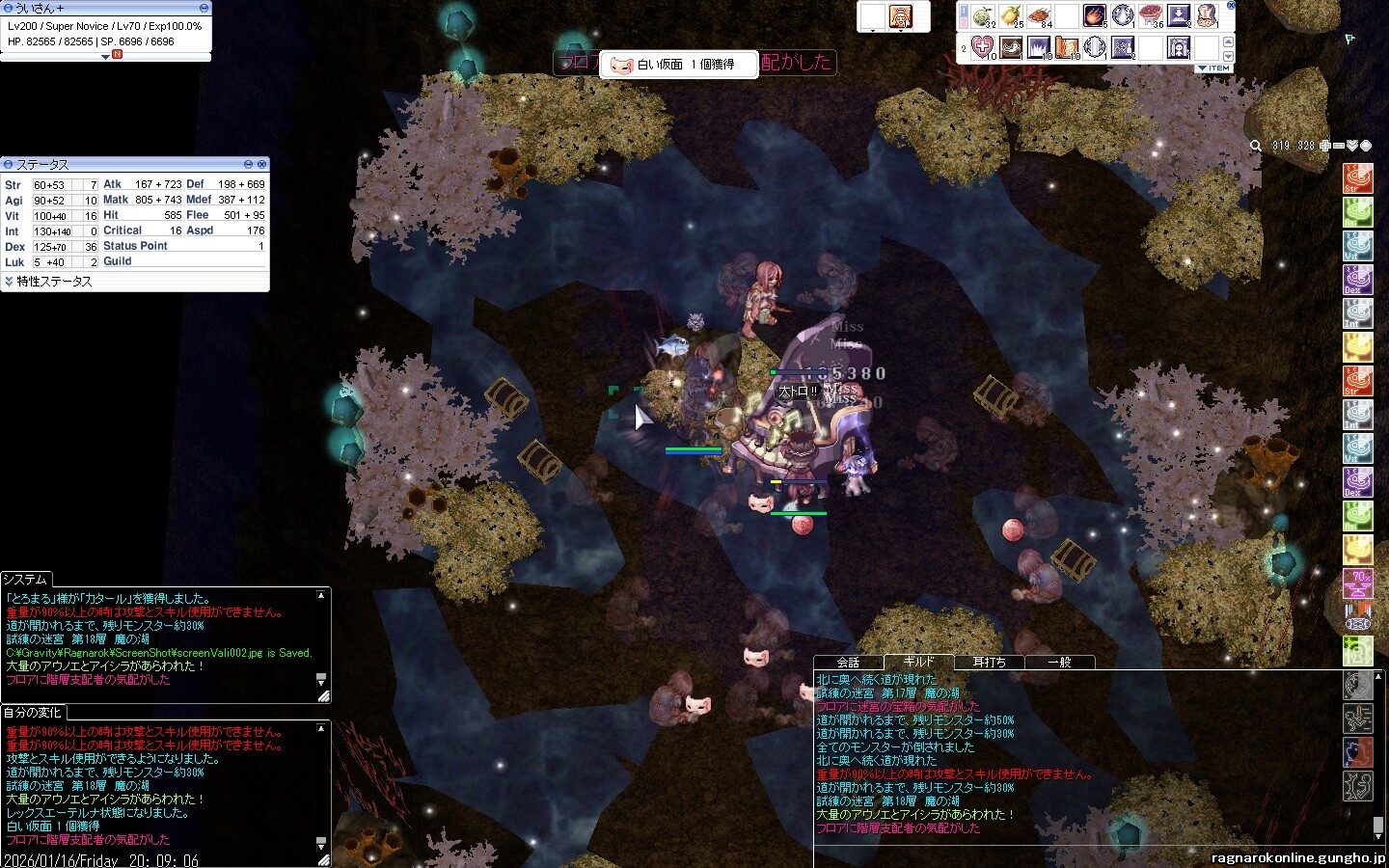Use the pink heart heal skill
This screenshot has width=1389, height=868.
[982, 46]
